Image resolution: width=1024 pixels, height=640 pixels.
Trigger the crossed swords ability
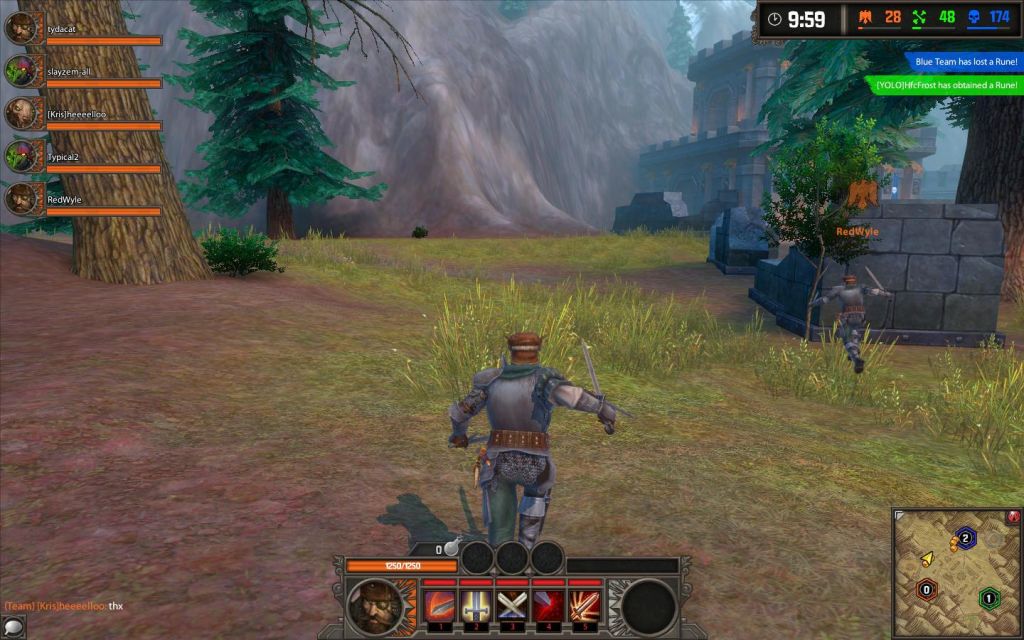[x=512, y=606]
